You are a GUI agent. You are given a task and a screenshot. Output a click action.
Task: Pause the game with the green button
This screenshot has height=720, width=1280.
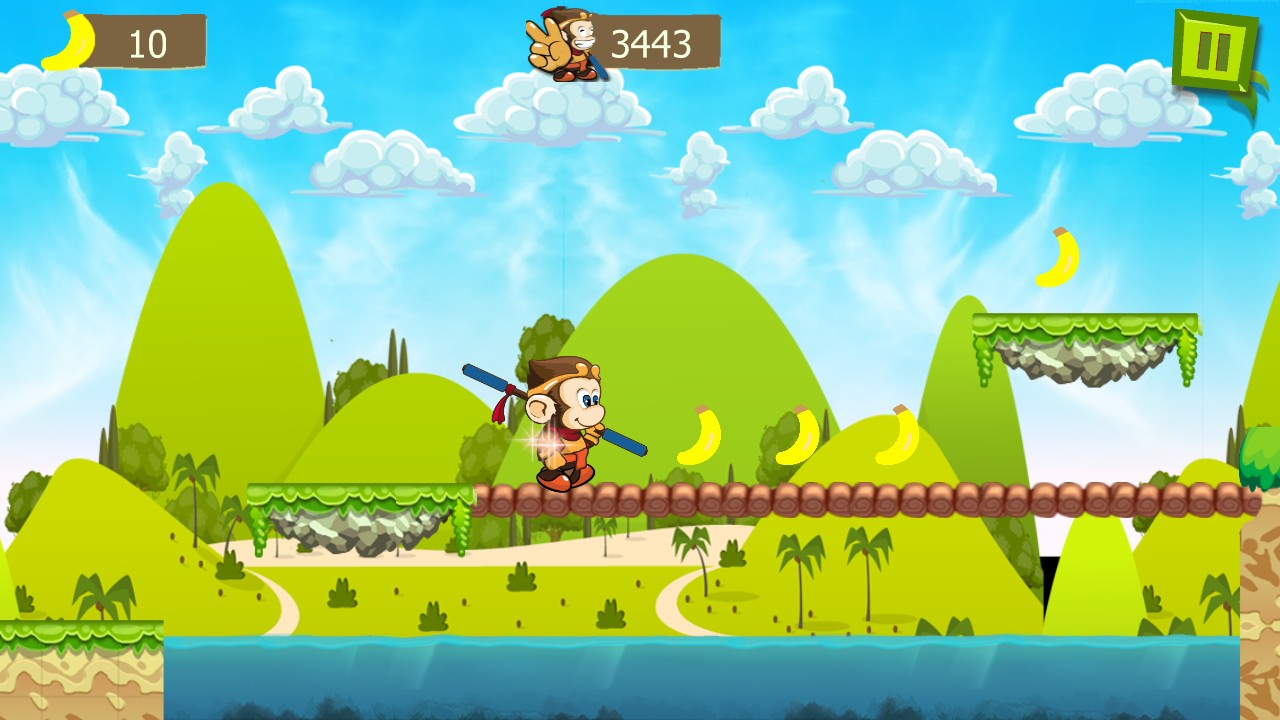pos(1213,51)
